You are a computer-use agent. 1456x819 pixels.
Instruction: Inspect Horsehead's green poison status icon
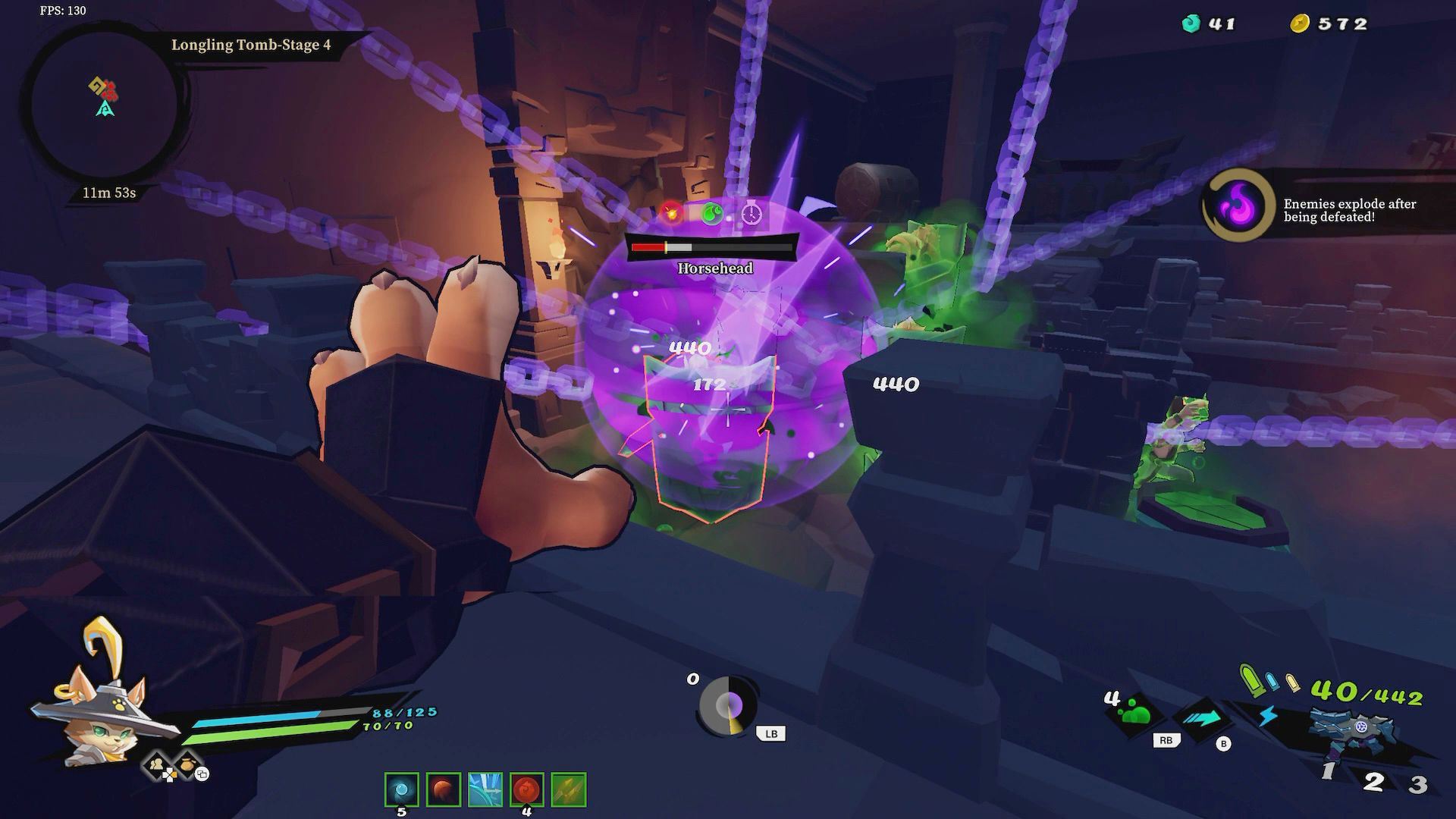click(711, 214)
